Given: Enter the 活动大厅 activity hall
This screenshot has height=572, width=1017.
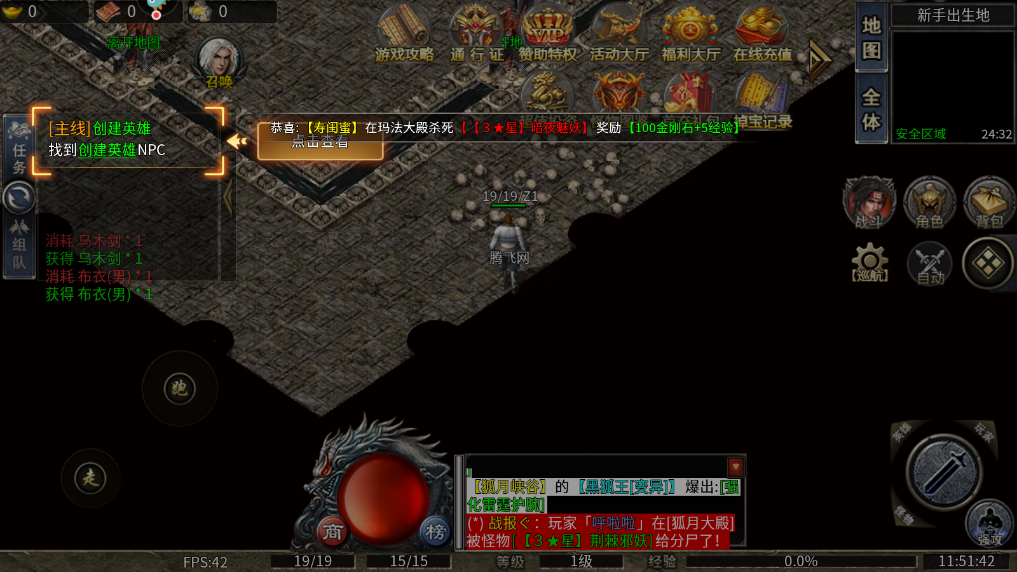Looking at the screenshot, I should click(618, 33).
